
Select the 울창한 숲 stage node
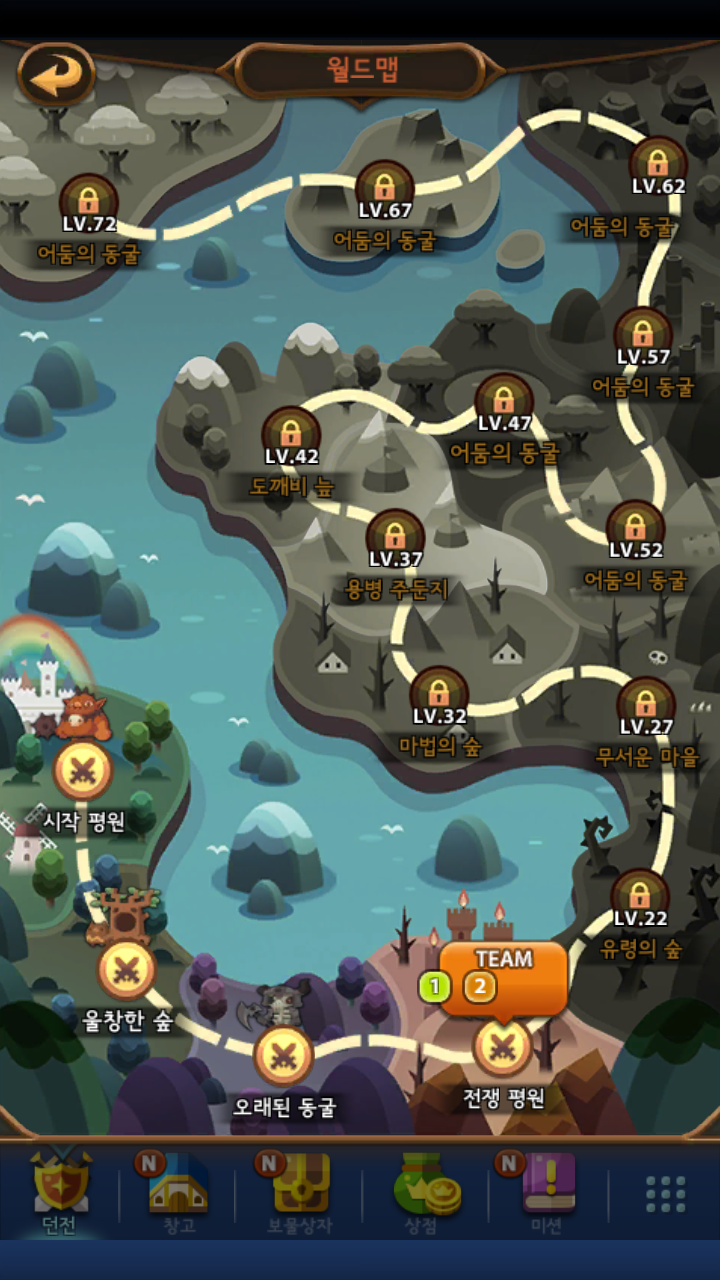click(126, 969)
